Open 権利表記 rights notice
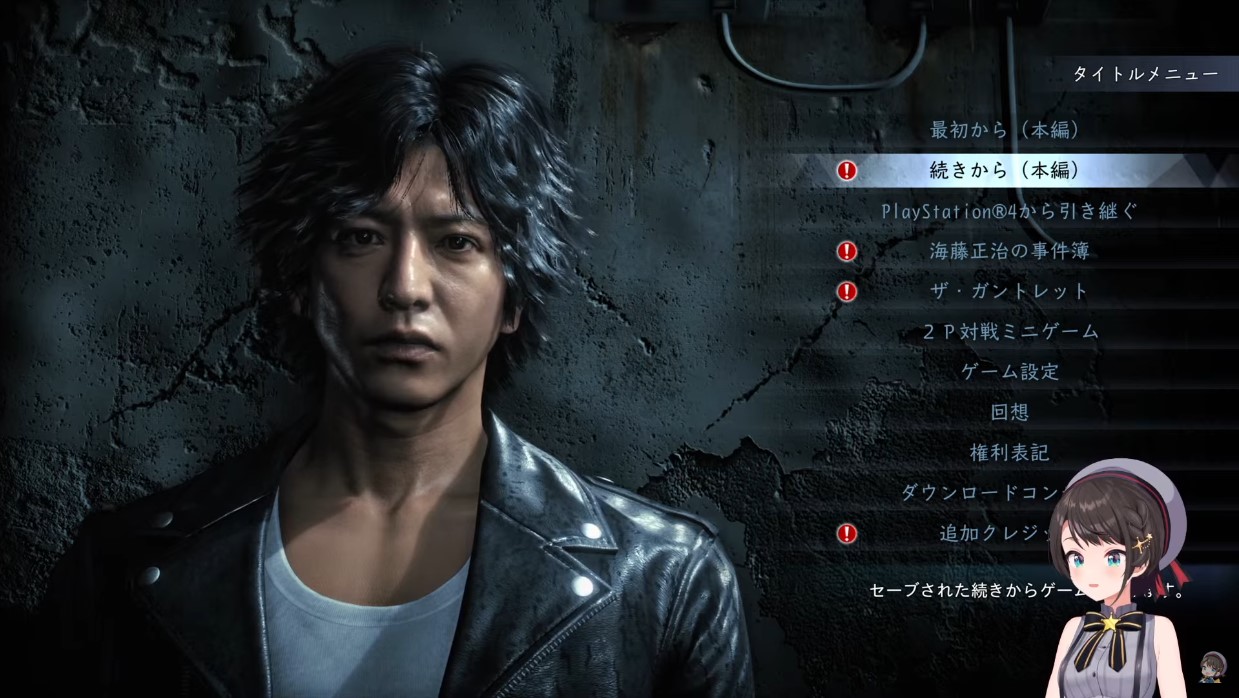This screenshot has height=698, width=1239. pos(1009,453)
